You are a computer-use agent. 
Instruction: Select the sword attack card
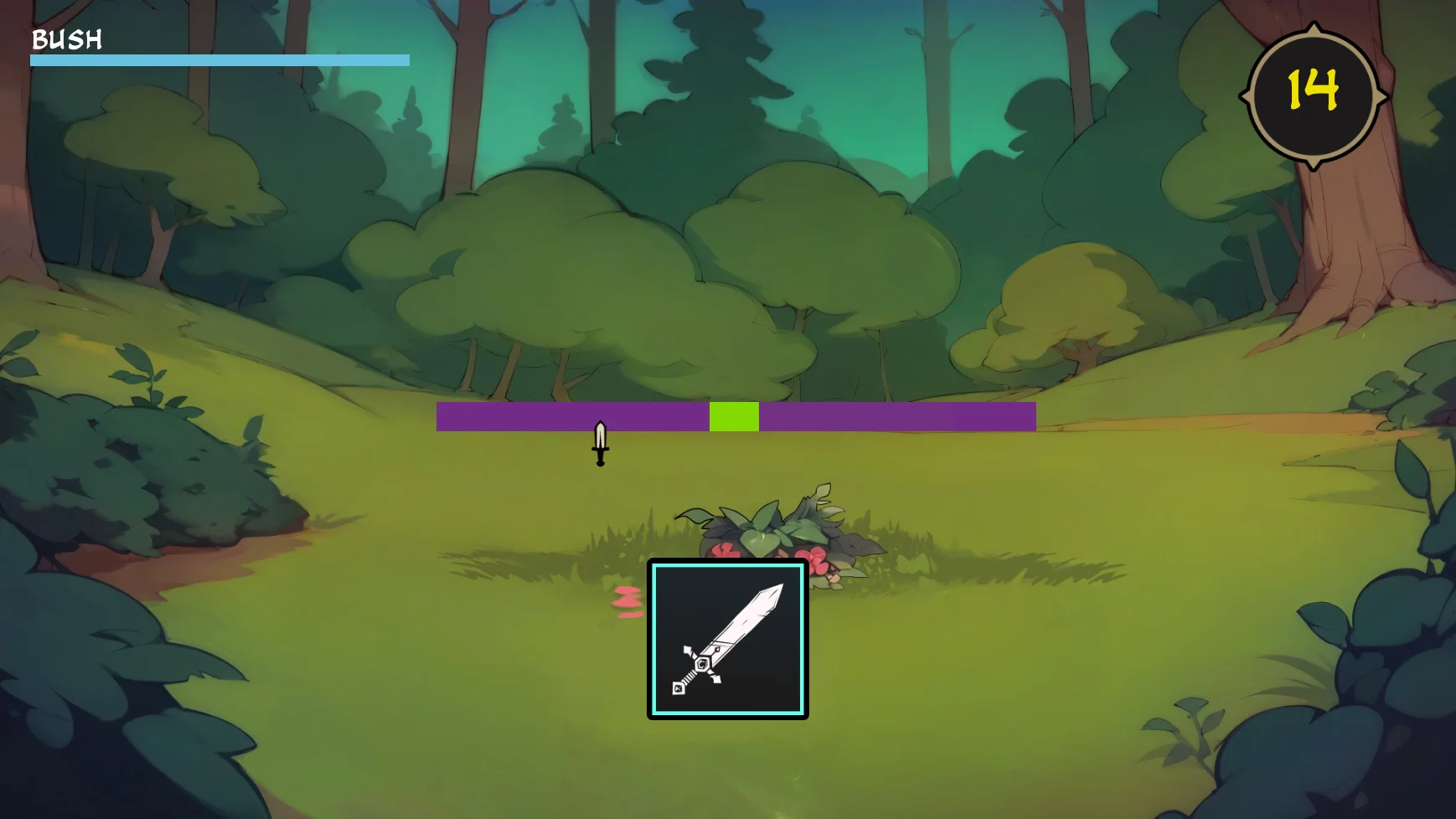pos(727,639)
